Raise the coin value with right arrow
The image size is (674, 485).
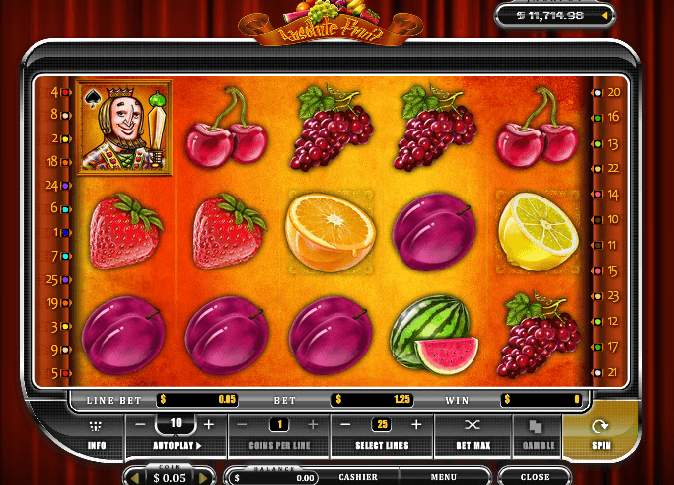coord(199,478)
